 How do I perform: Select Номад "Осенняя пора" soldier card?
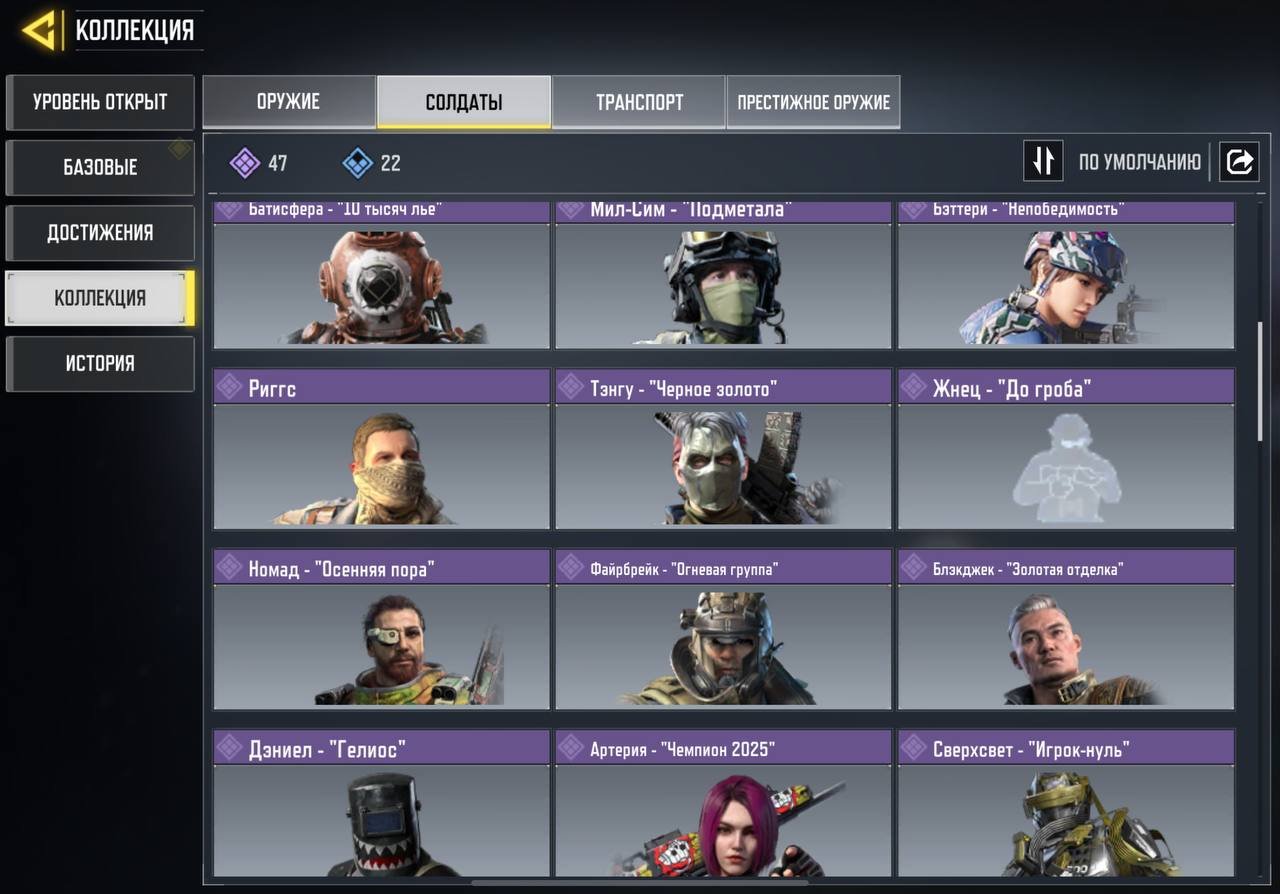tap(381, 630)
